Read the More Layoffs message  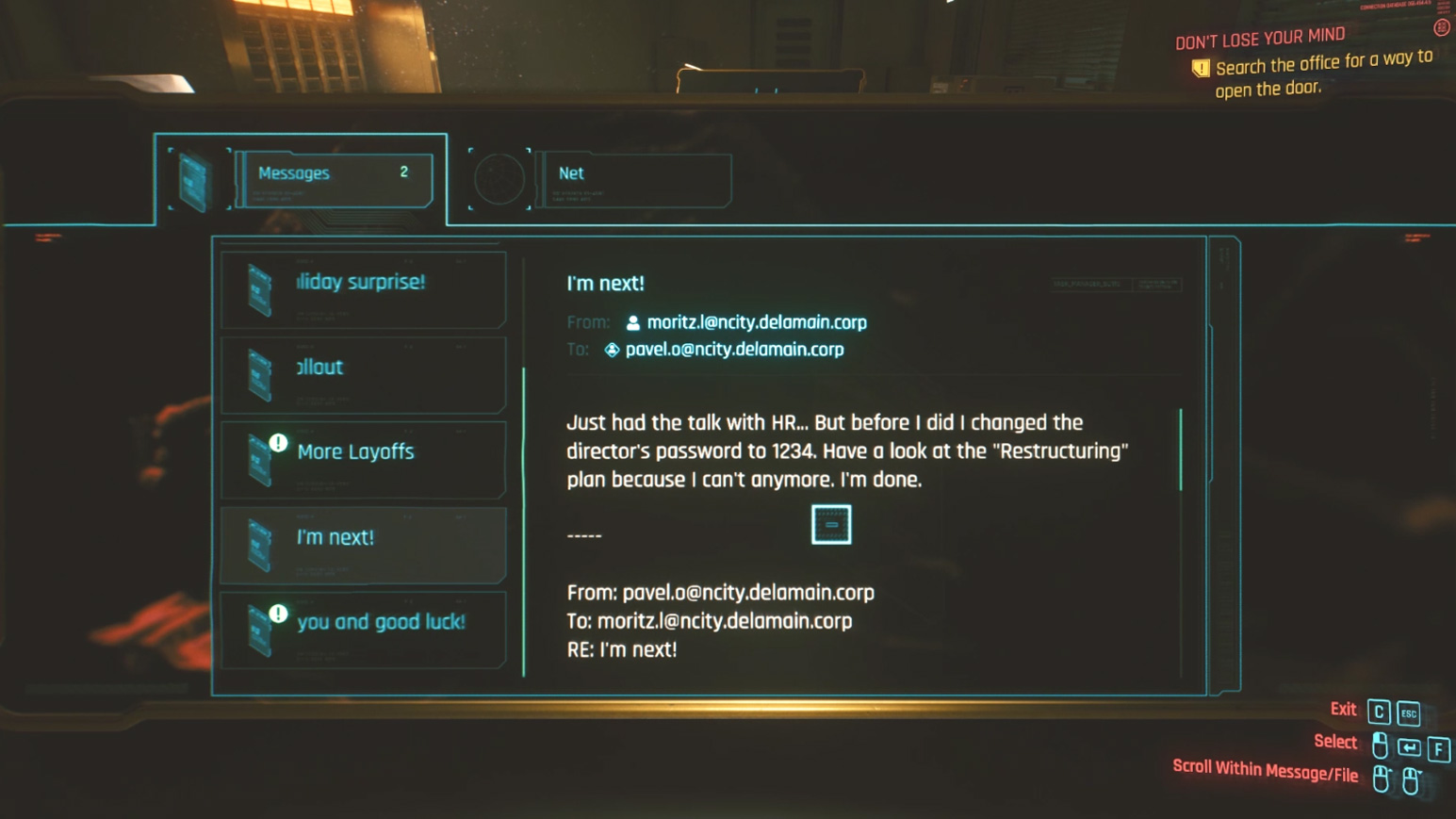coord(363,458)
